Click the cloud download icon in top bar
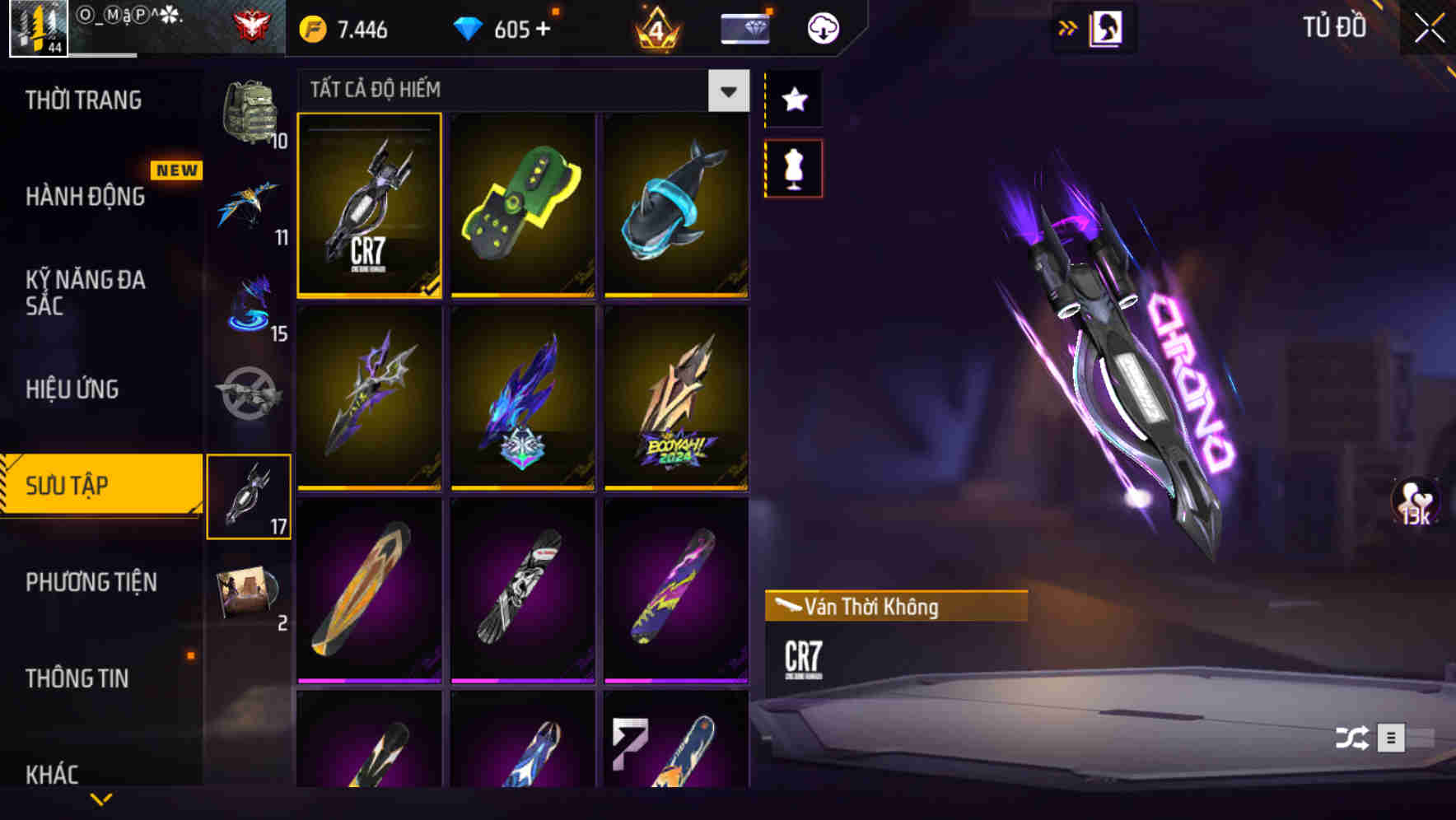The height and width of the screenshot is (820, 1456). 821,27
